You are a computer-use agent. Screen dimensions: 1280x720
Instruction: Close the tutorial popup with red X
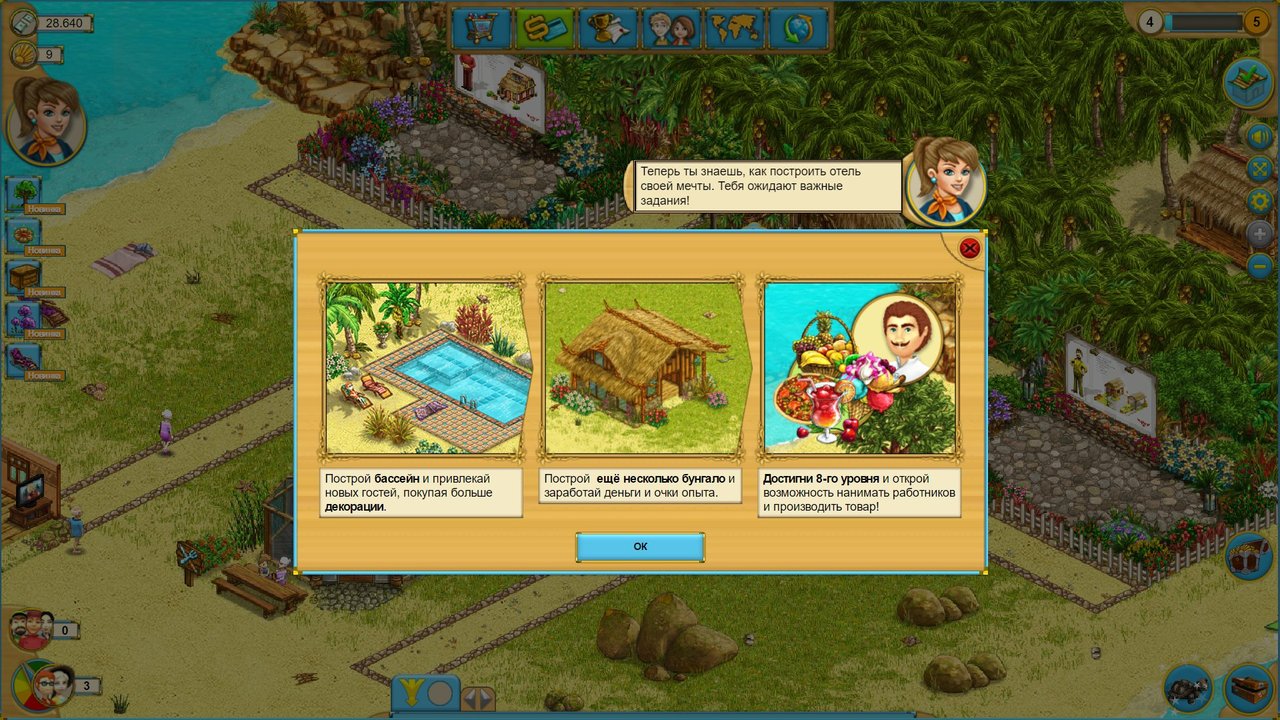pyautogui.click(x=969, y=248)
